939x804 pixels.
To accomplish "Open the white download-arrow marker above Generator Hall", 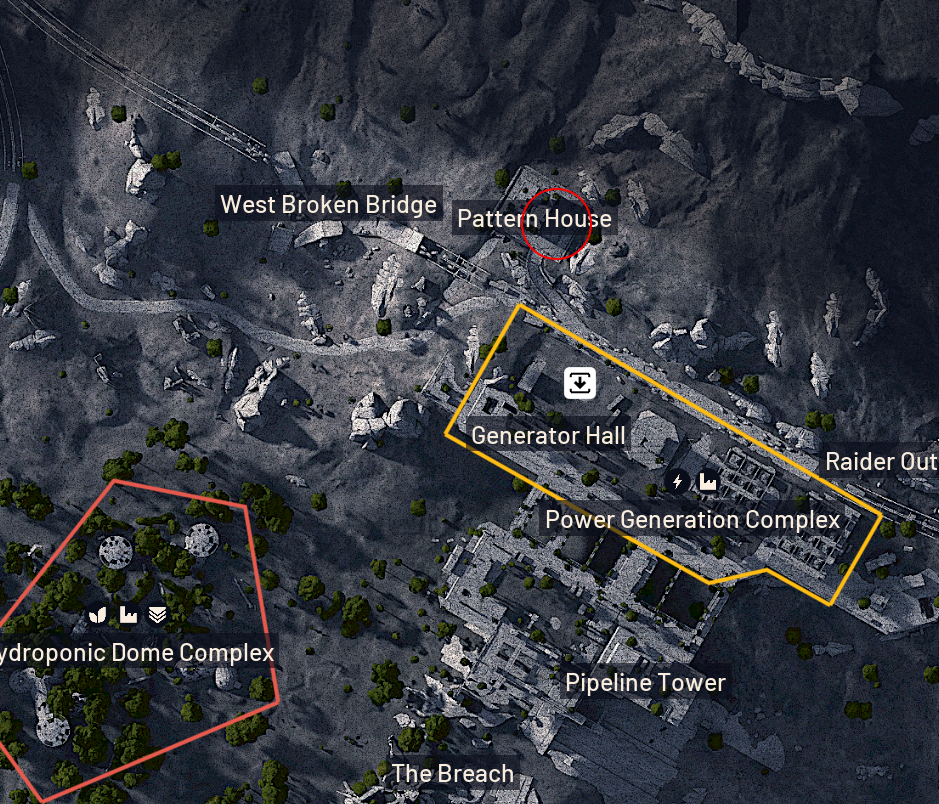I will 580,382.
